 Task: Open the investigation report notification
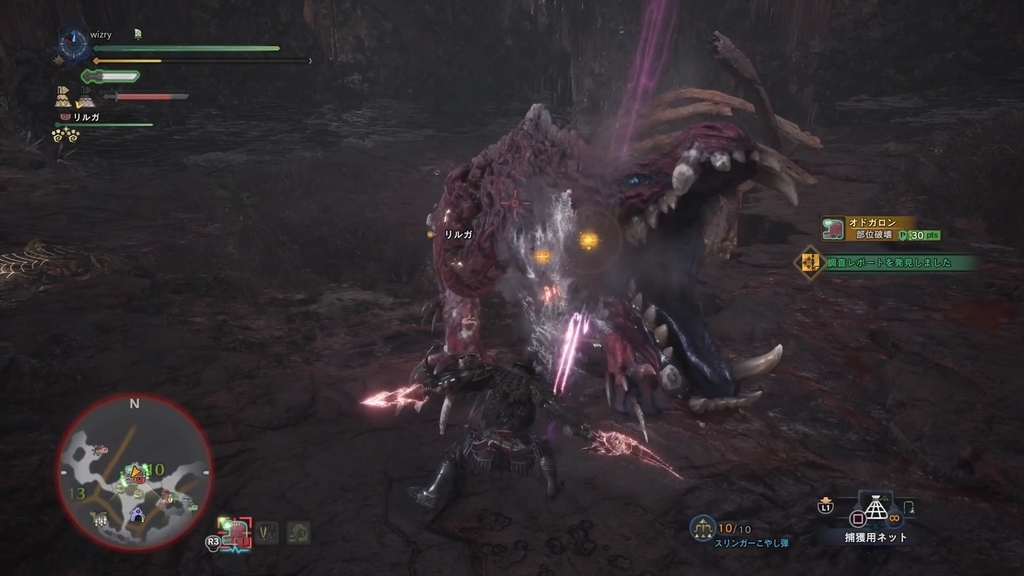pos(885,262)
